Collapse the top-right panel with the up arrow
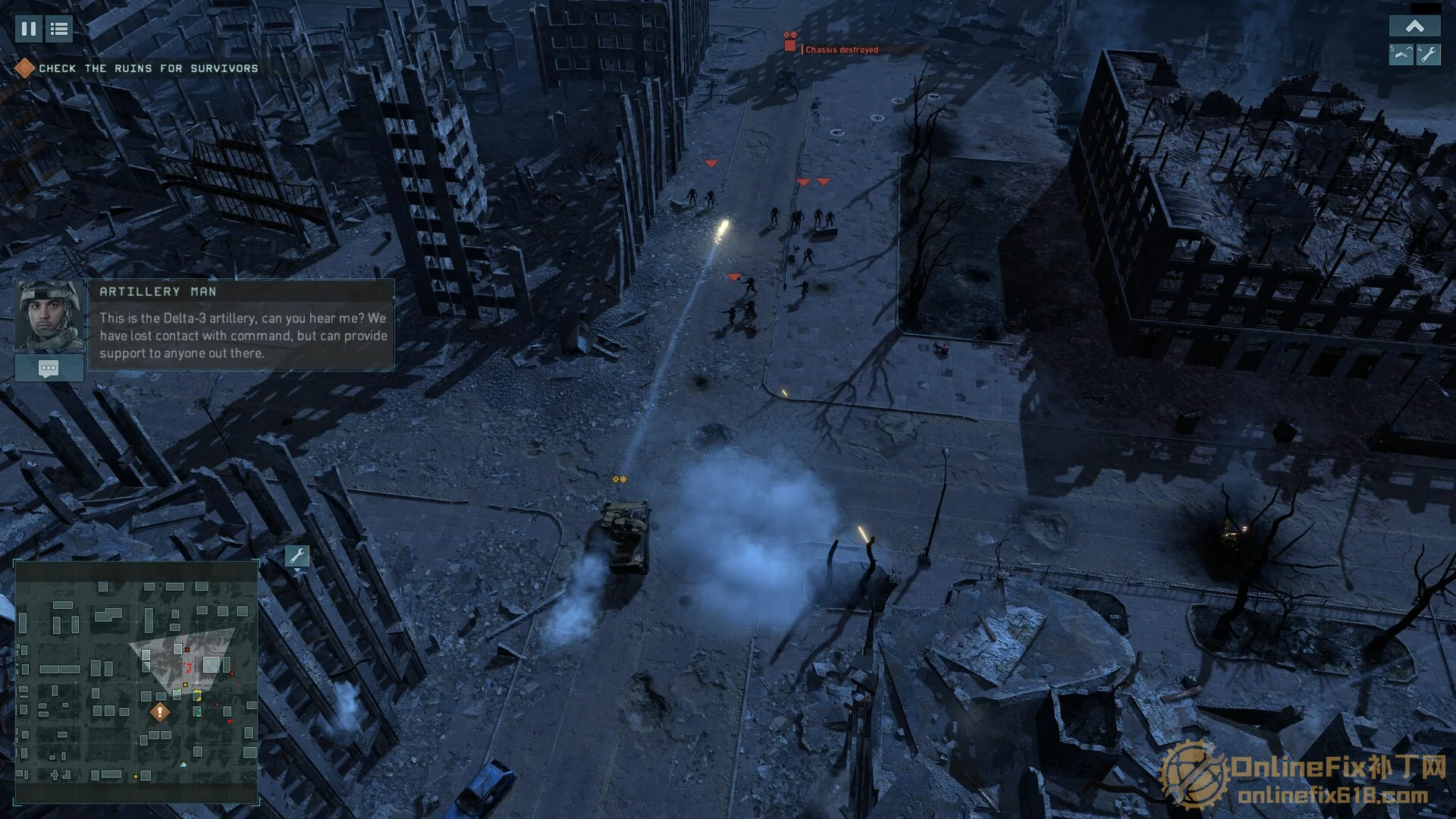1456x819 pixels. point(1414,27)
